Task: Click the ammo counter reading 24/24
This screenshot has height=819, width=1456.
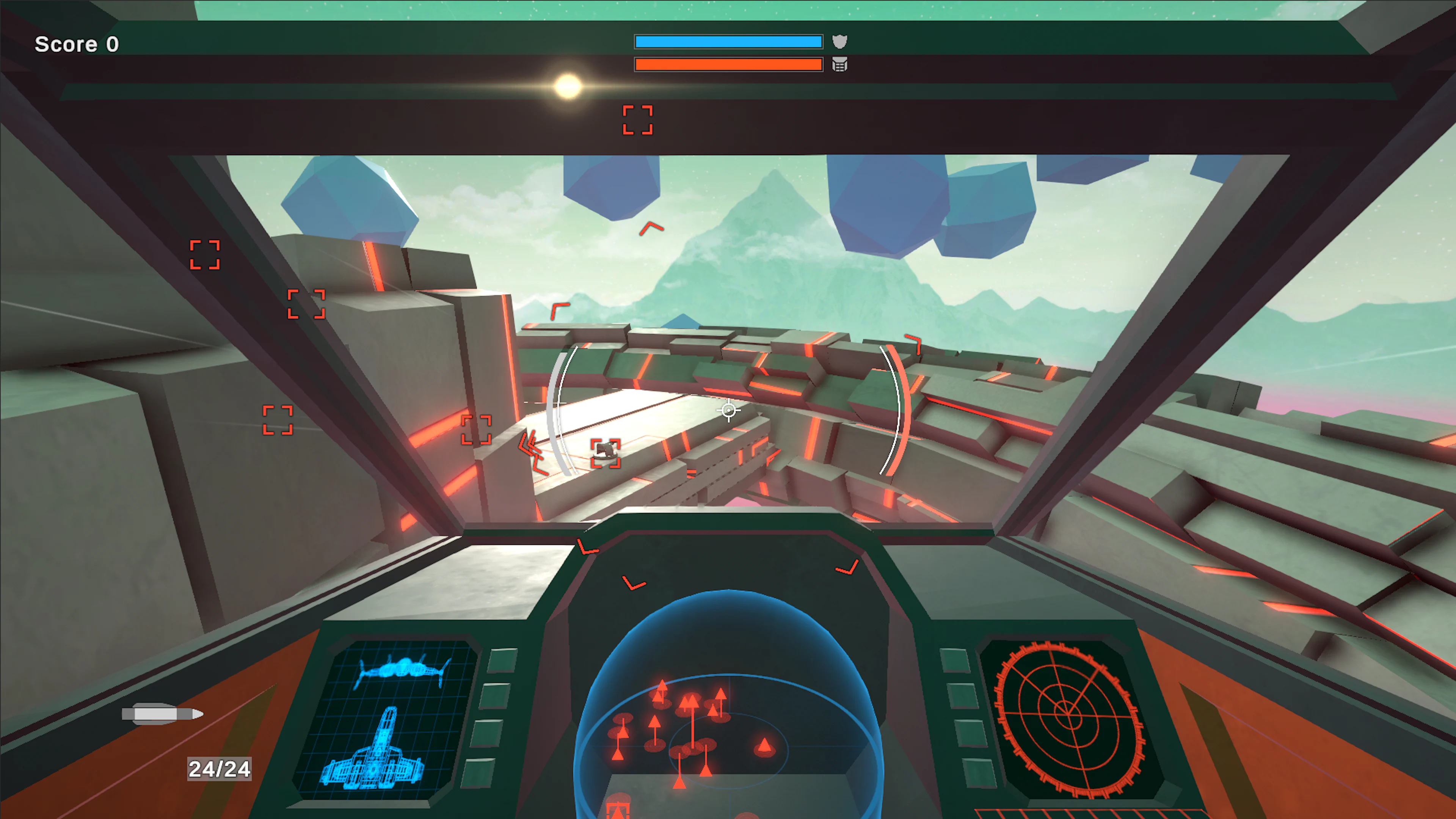Action: tap(220, 767)
